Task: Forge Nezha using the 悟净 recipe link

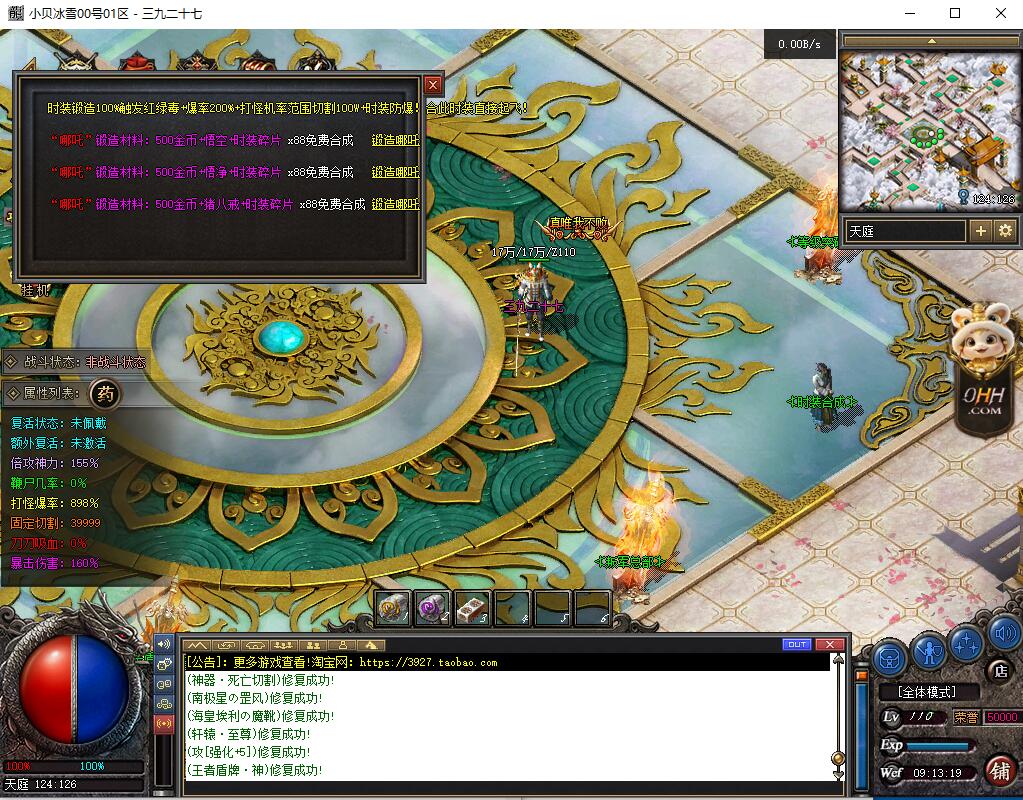Action: (395, 172)
